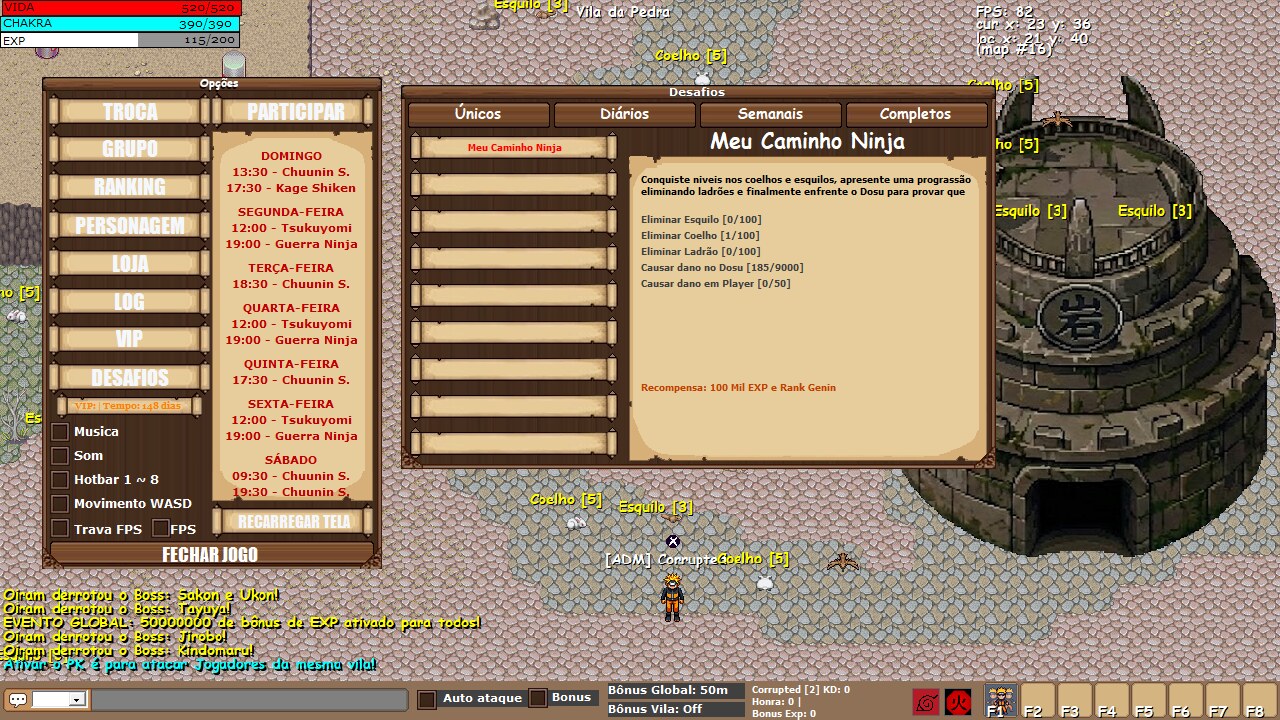This screenshot has width=1280, height=720.
Task: Enable Movimento WASD controls
Action: (x=60, y=504)
